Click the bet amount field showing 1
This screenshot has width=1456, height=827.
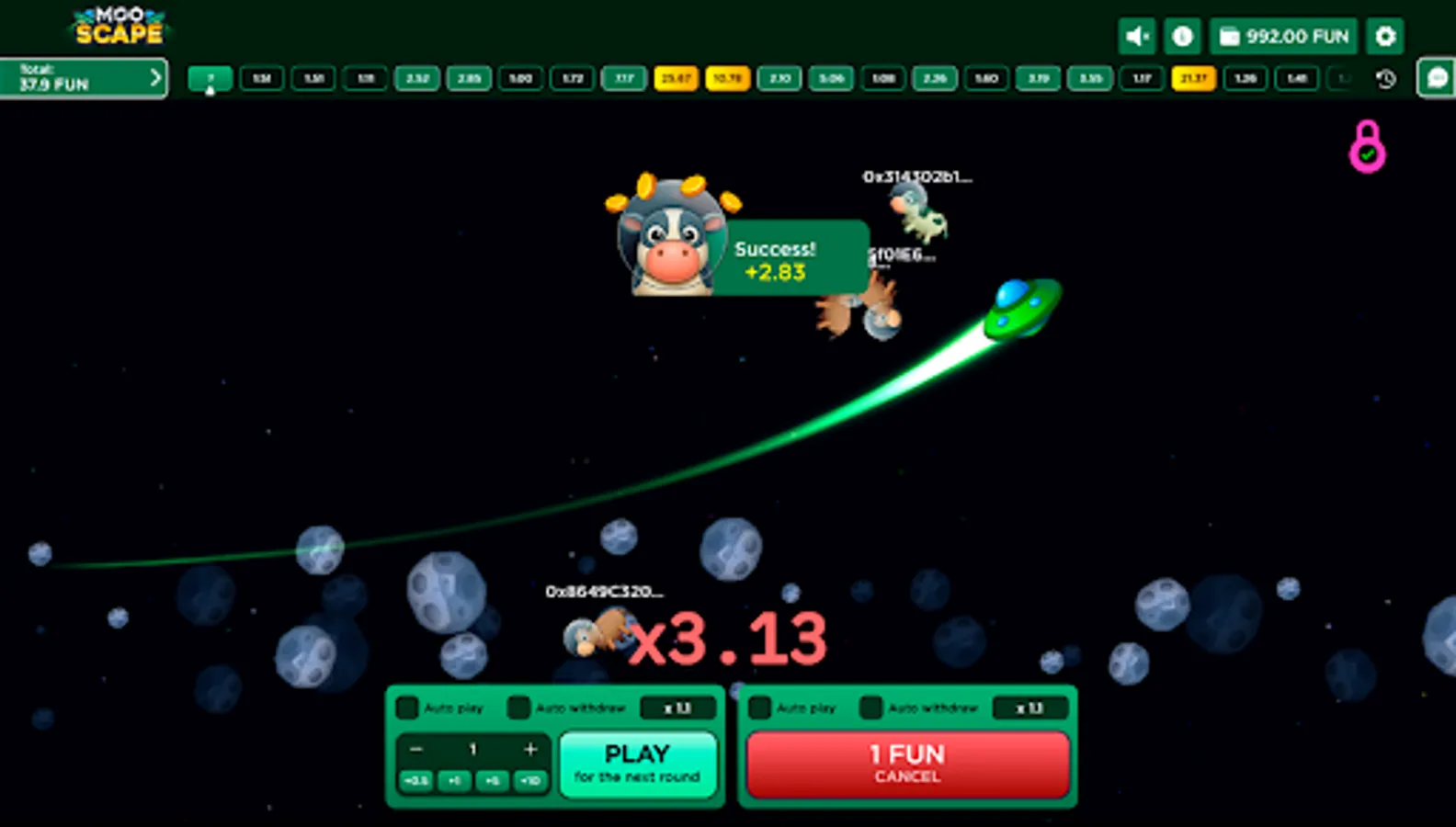click(472, 750)
